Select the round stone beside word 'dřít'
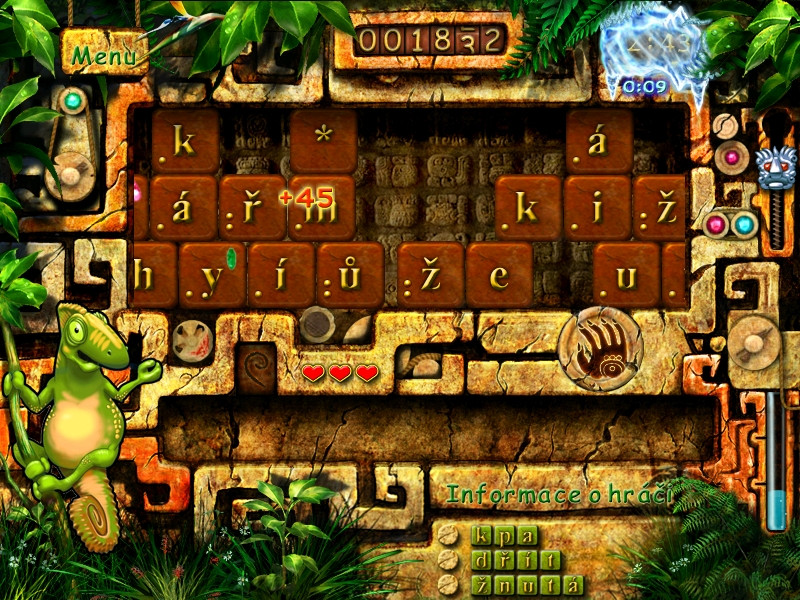This screenshot has width=800, height=600. pyautogui.click(x=449, y=560)
